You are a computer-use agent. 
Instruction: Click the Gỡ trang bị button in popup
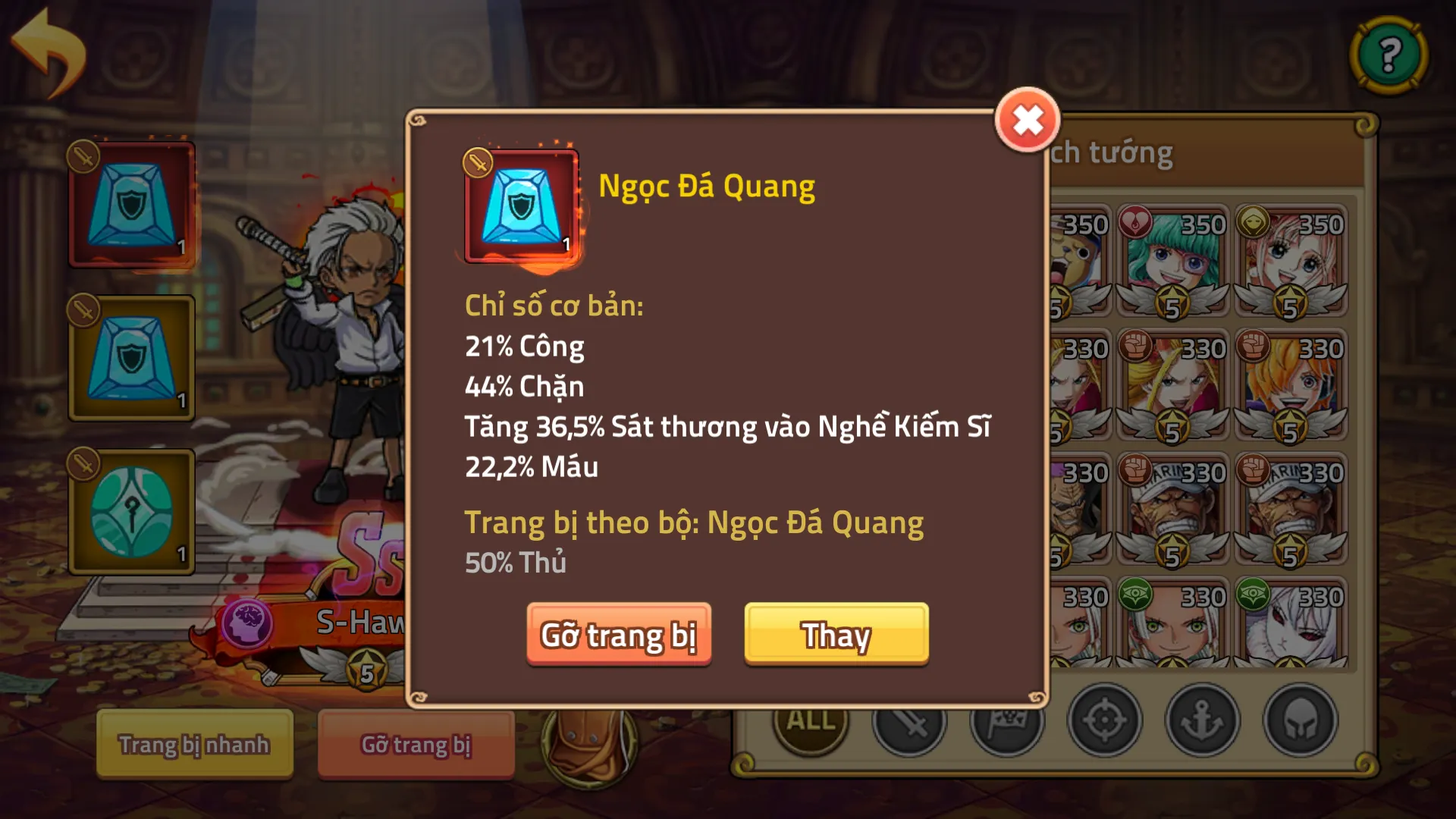tap(619, 636)
